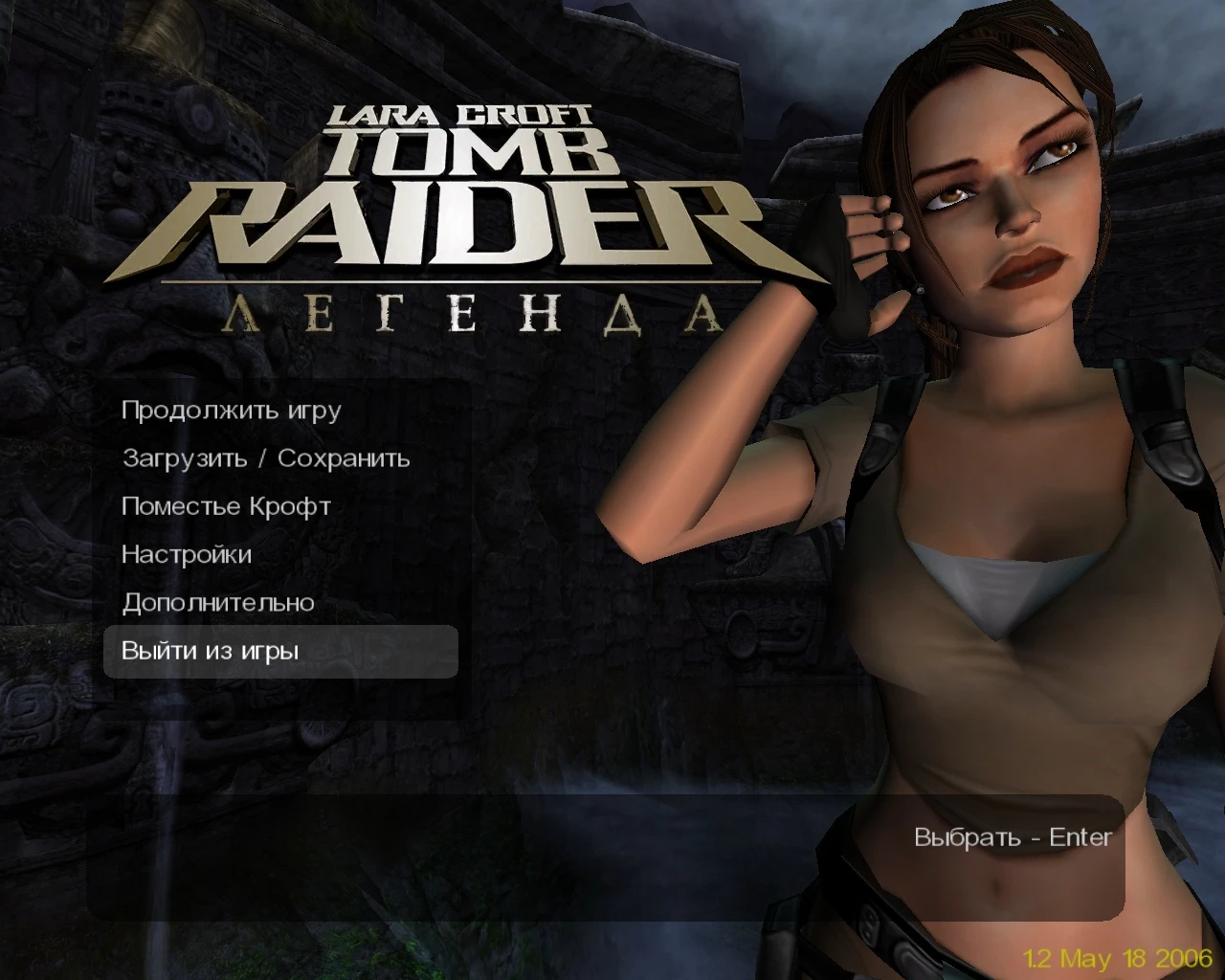Screen dimensions: 1225x980
Task: Click the 'Выбрать - Enter' prompt bar
Action: (1012, 837)
